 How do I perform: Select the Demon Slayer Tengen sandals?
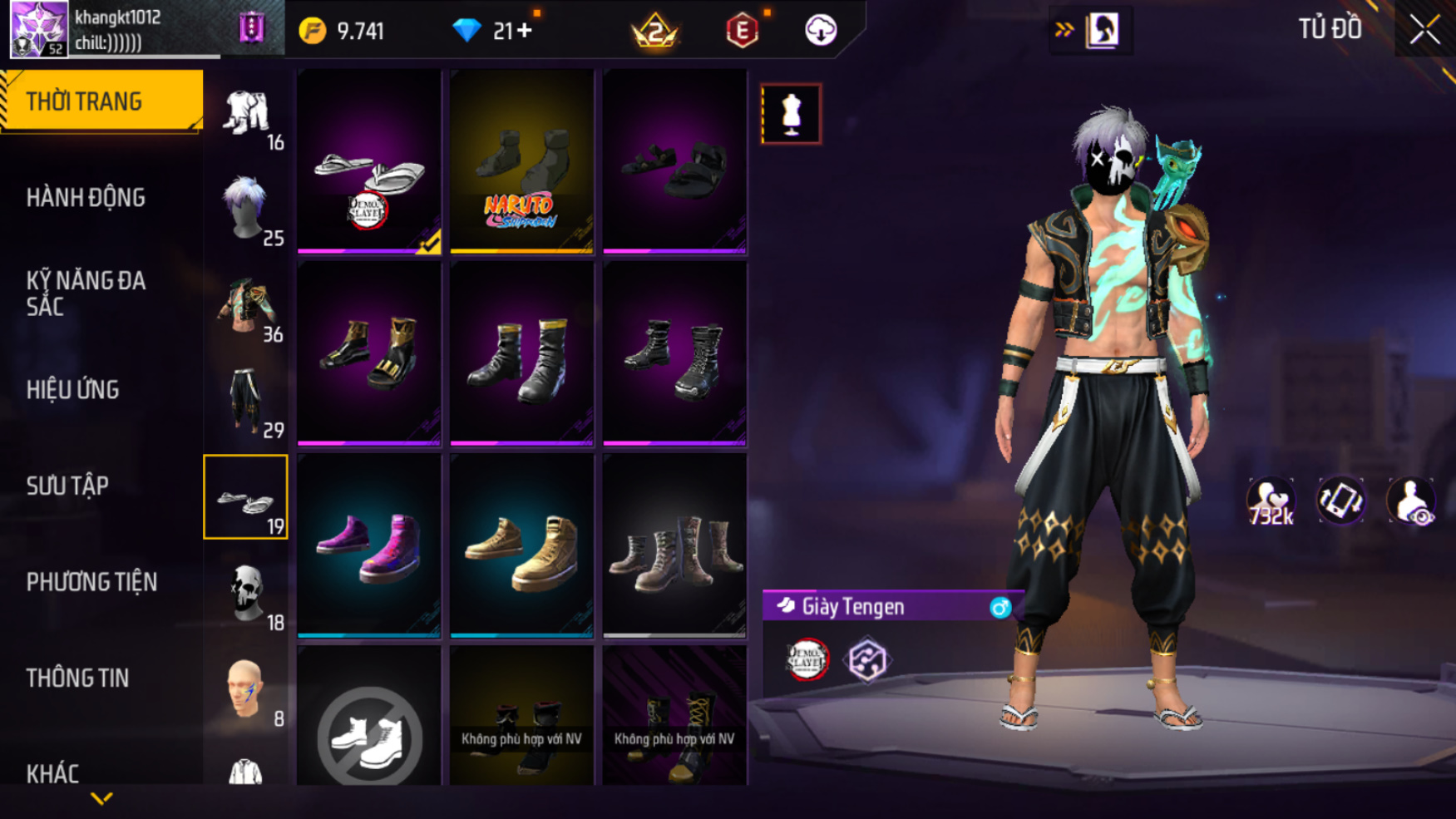pyautogui.click(x=369, y=162)
